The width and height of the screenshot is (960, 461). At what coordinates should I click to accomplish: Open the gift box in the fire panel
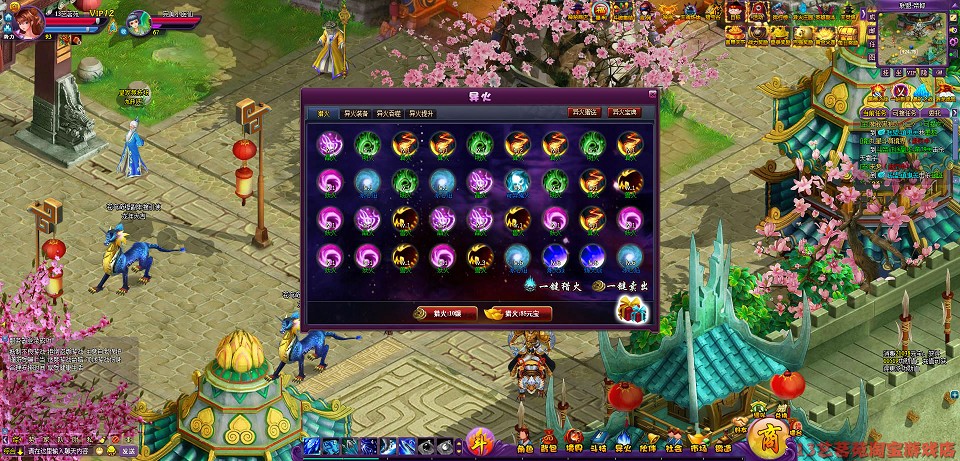(632, 311)
